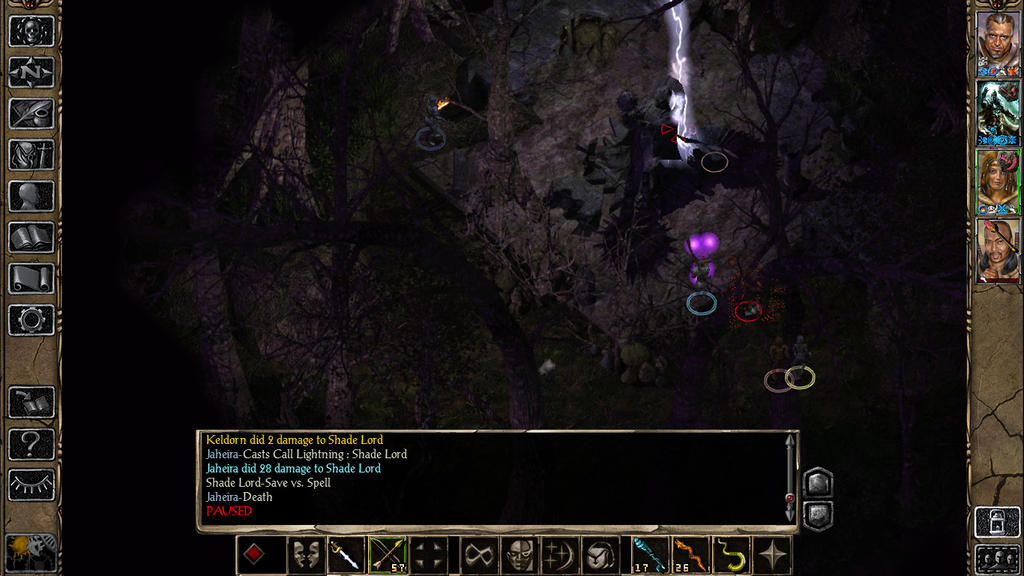Image resolution: width=1024 pixels, height=576 pixels.
Task: Use the orange wand quick item
Action: tap(689, 555)
